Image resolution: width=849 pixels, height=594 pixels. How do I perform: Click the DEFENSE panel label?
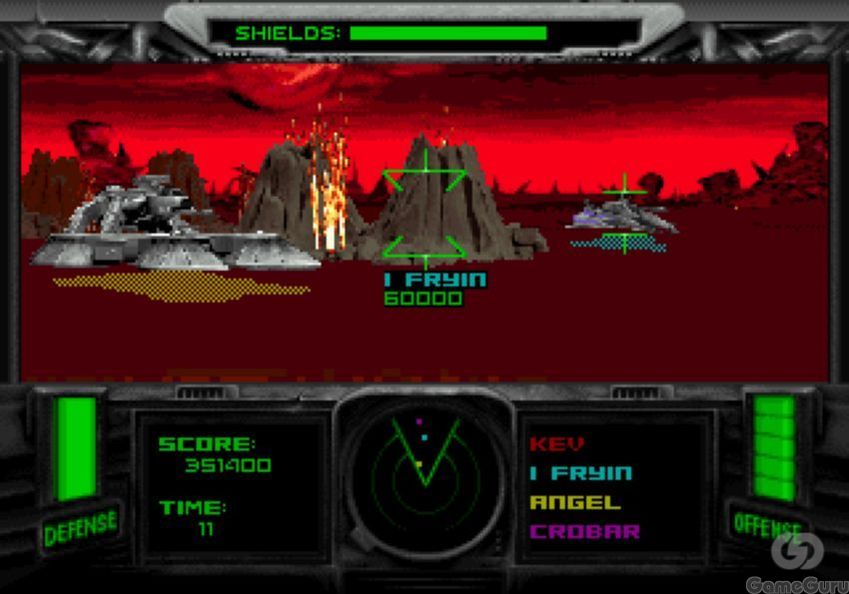[80, 527]
